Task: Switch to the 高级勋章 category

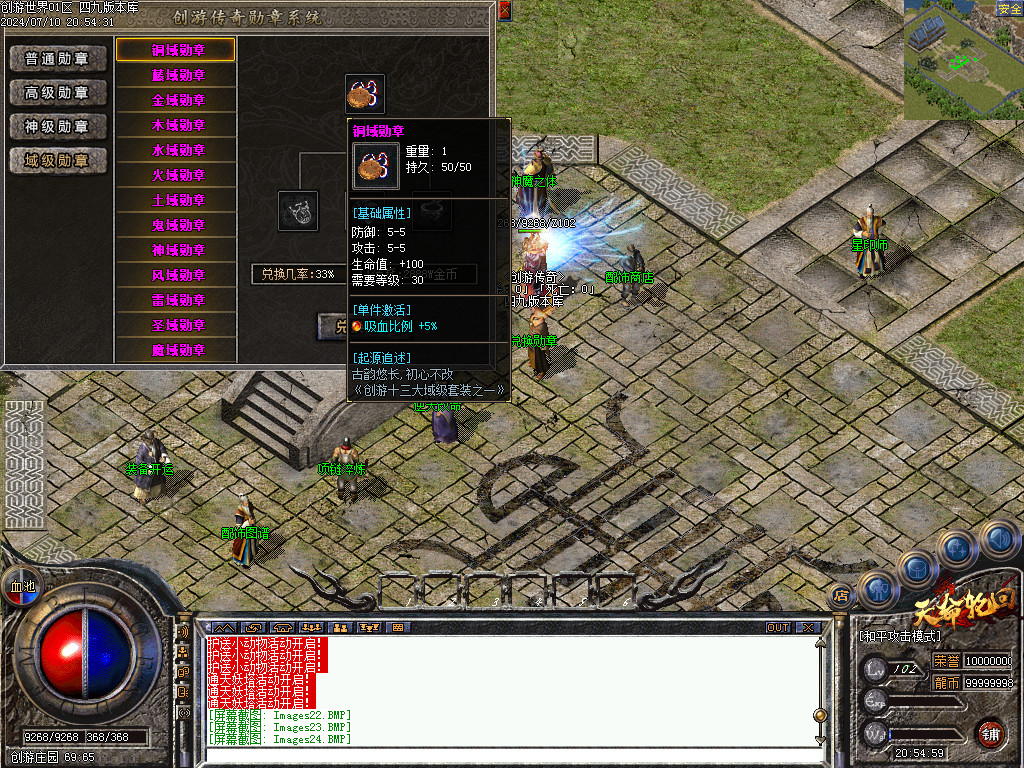Action: [x=58, y=93]
